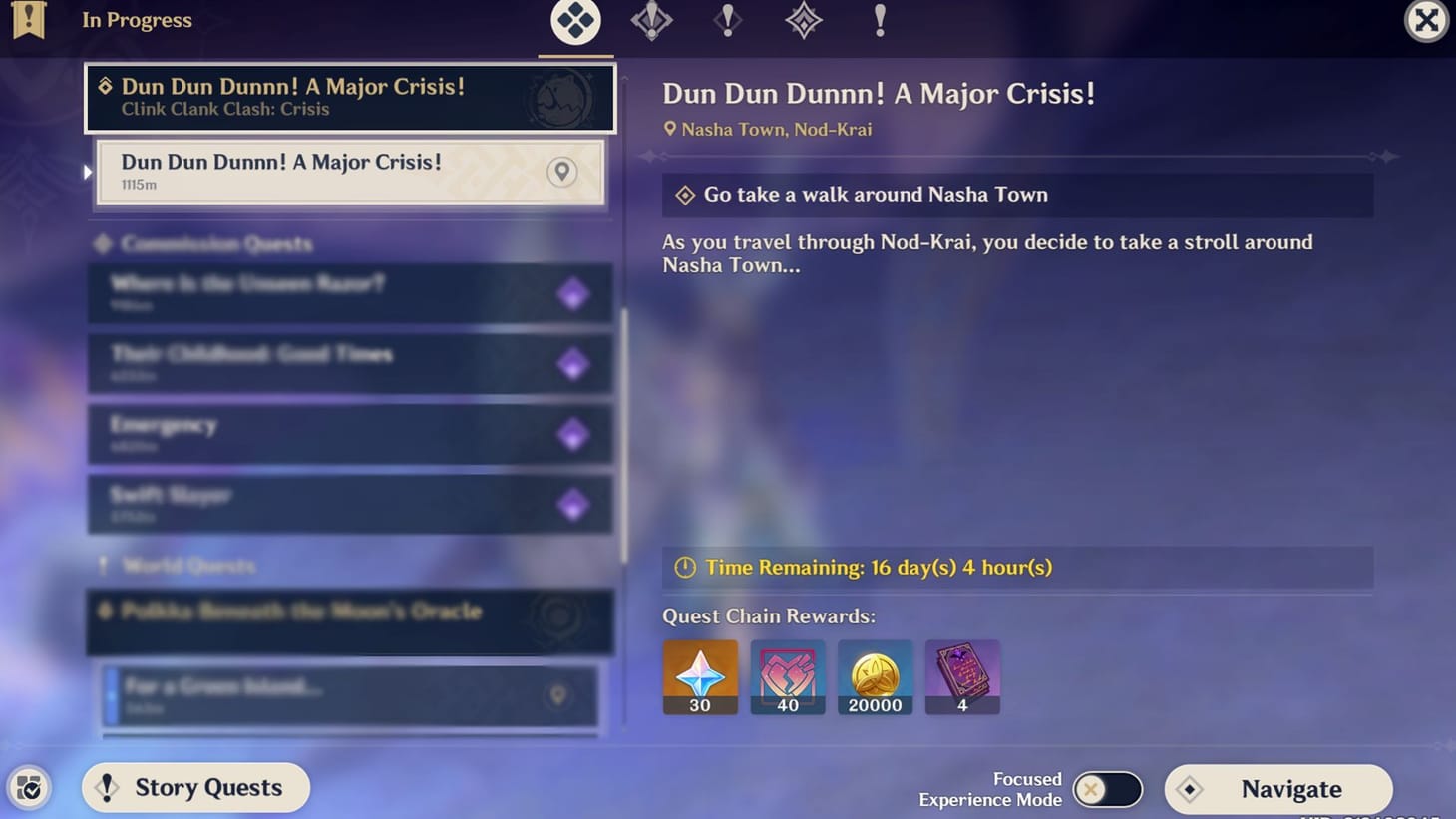
Task: Click the Mora coin reward icon
Action: [x=875, y=676]
